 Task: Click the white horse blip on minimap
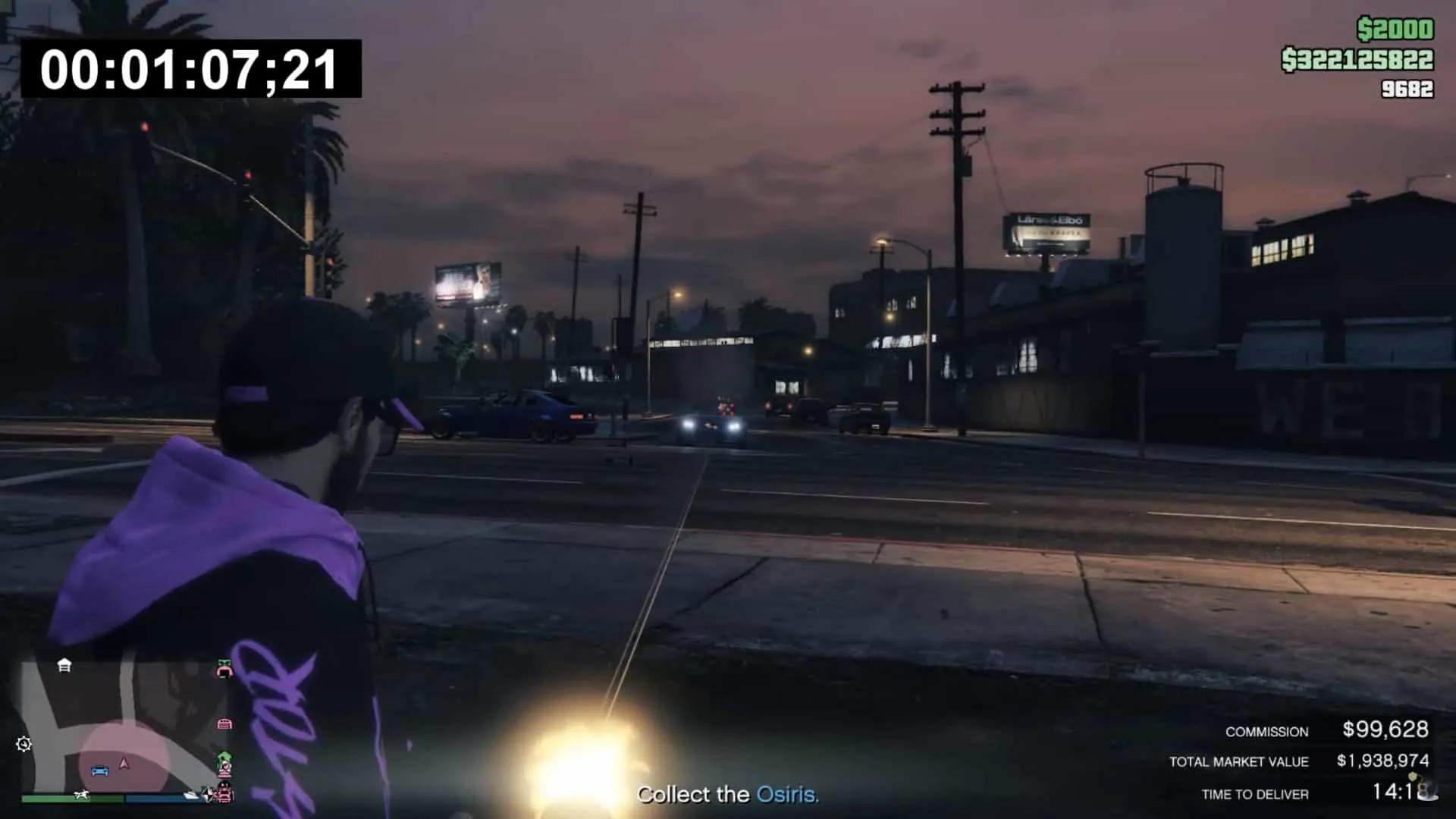(x=81, y=795)
